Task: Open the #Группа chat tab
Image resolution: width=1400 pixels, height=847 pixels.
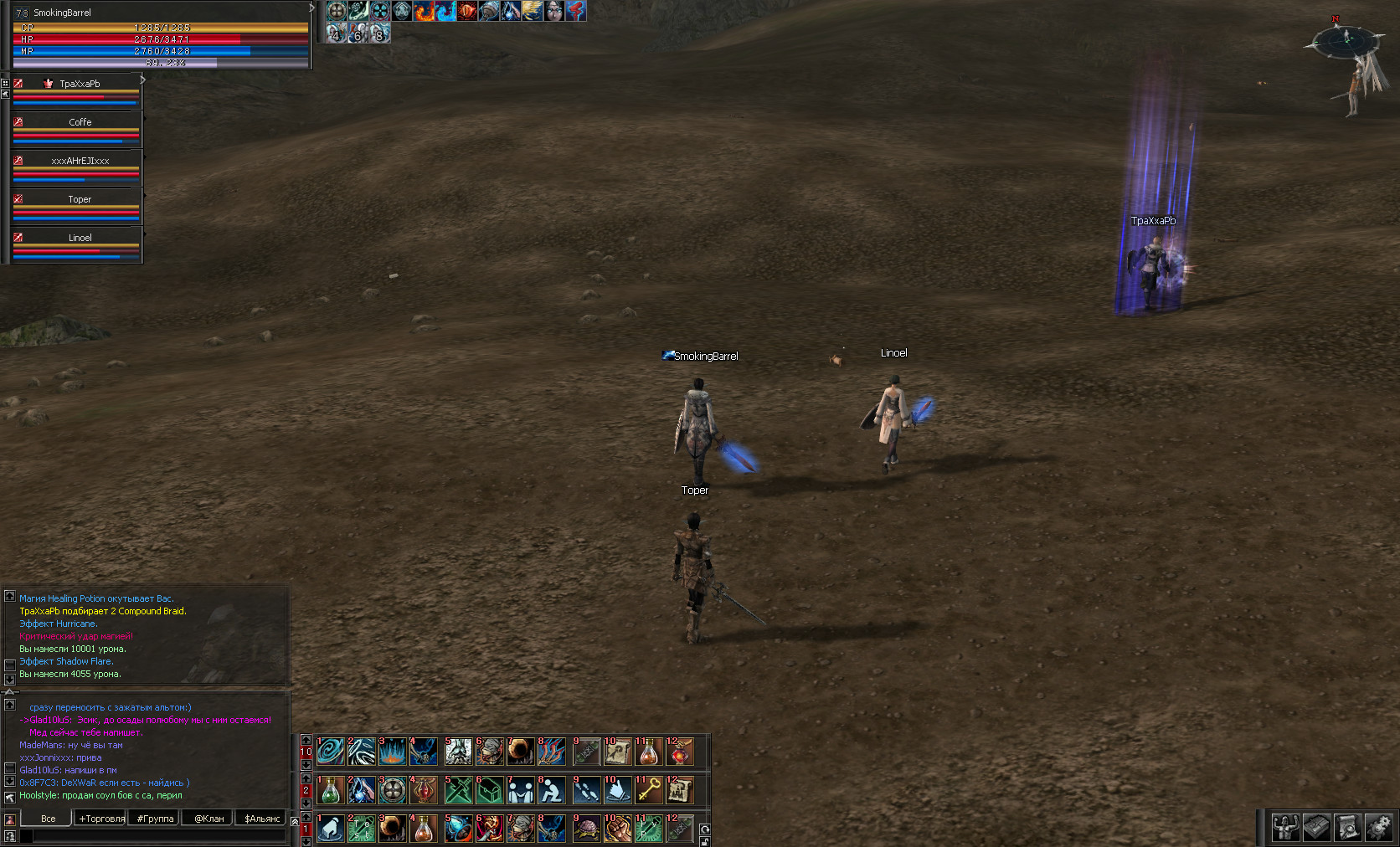Action: (x=155, y=819)
